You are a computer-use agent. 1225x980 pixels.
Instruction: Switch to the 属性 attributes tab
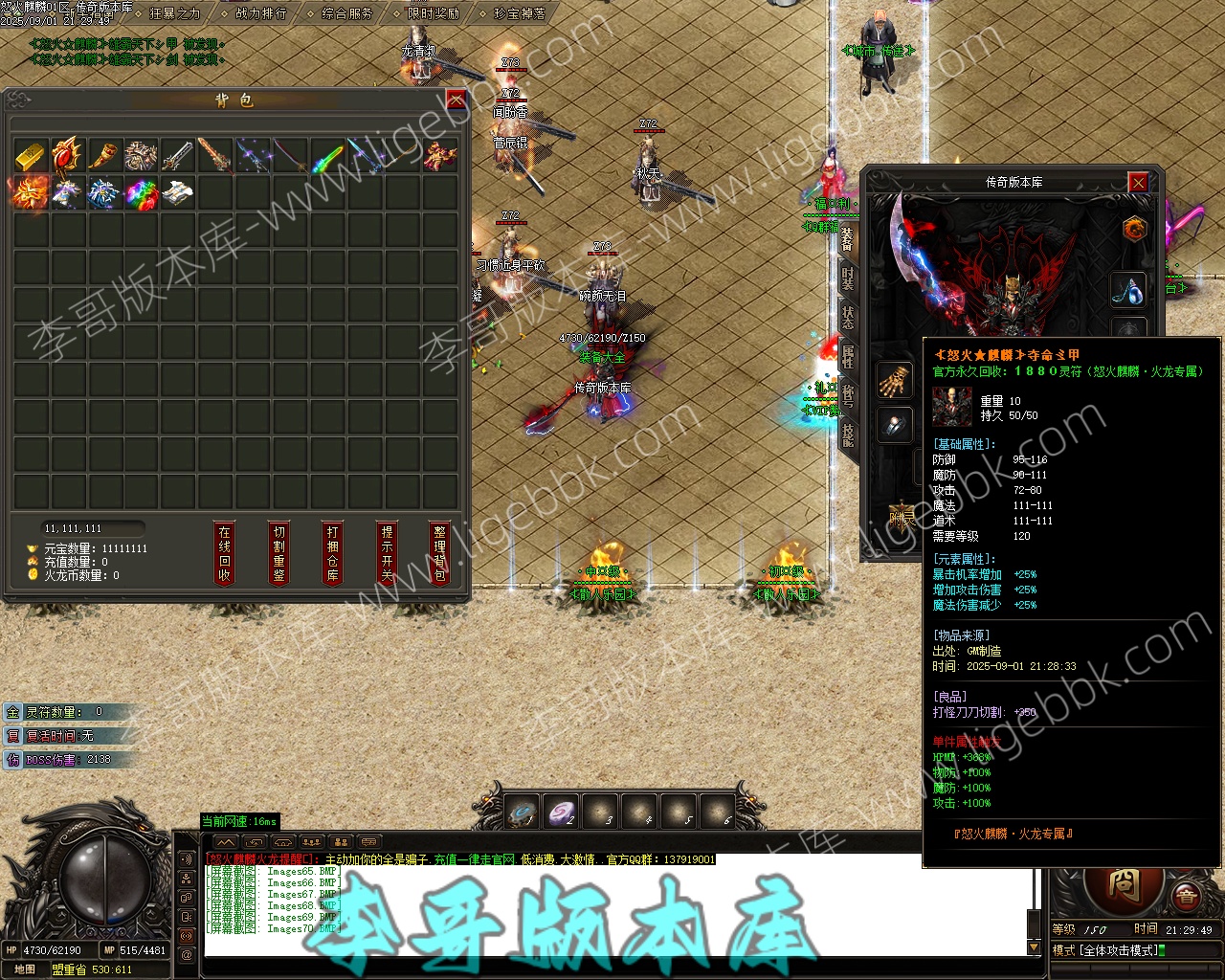[x=848, y=356]
